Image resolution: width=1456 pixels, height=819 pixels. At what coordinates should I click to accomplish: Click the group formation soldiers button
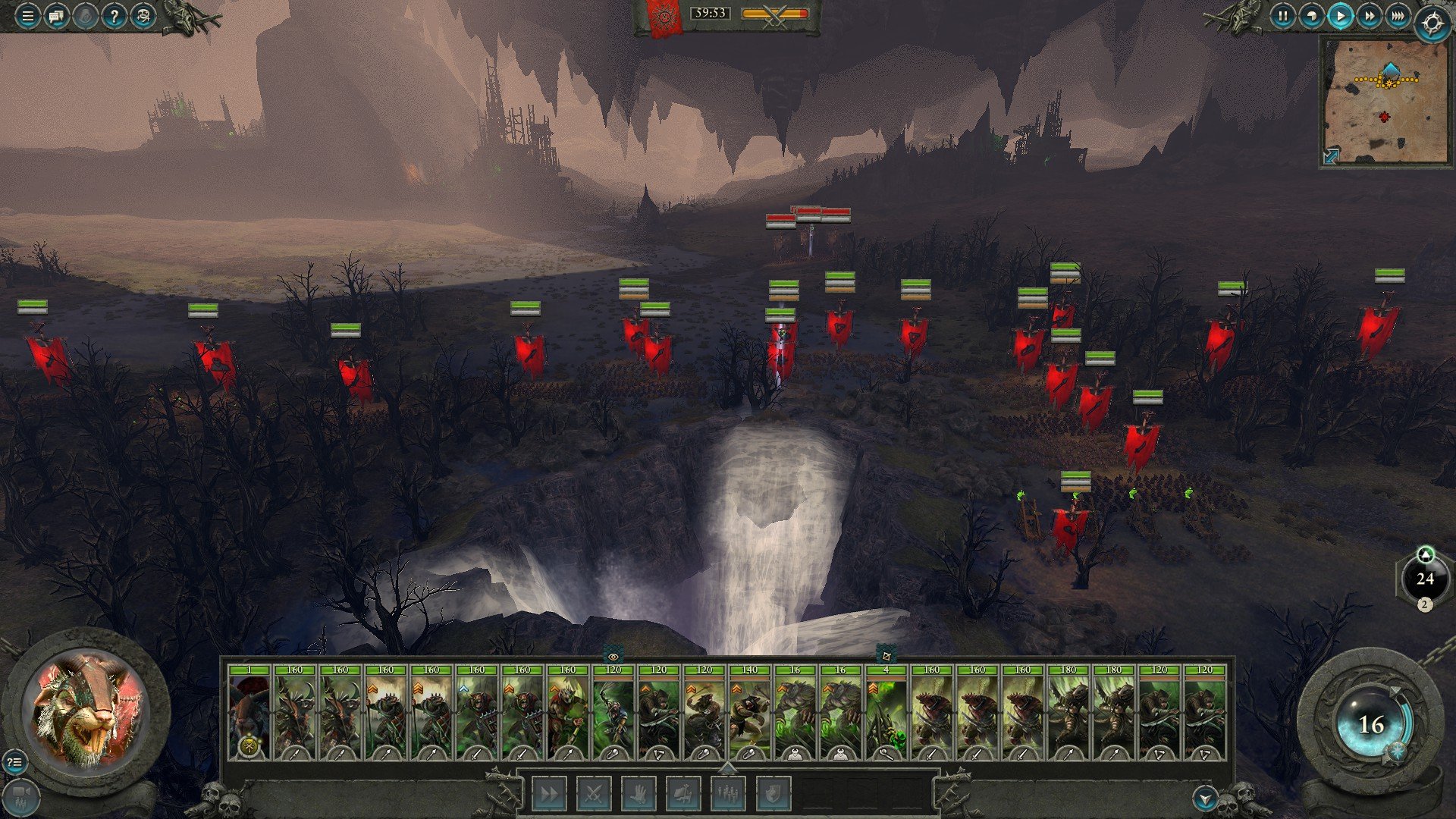[728, 794]
